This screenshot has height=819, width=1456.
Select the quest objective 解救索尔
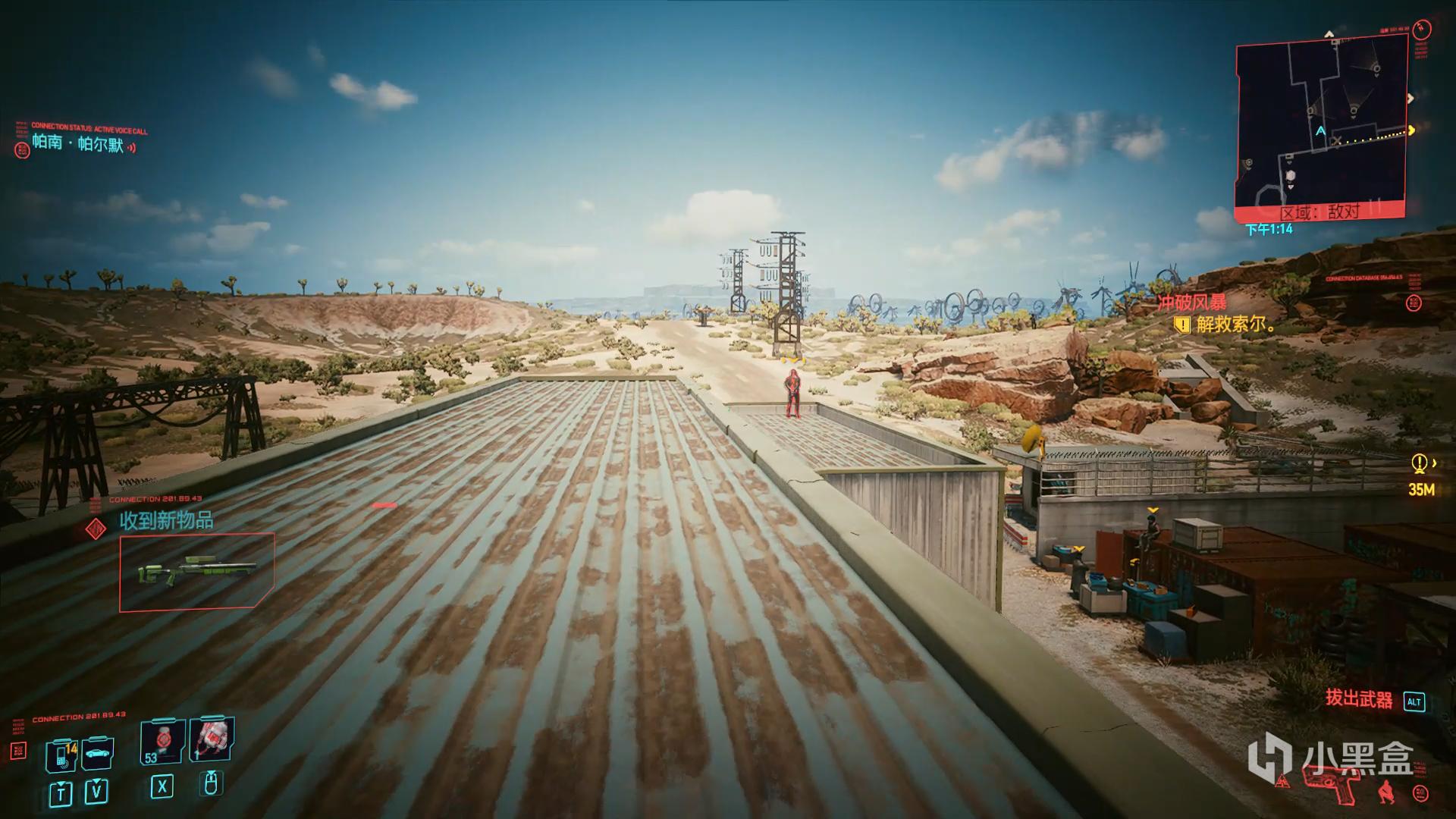(x=1235, y=325)
